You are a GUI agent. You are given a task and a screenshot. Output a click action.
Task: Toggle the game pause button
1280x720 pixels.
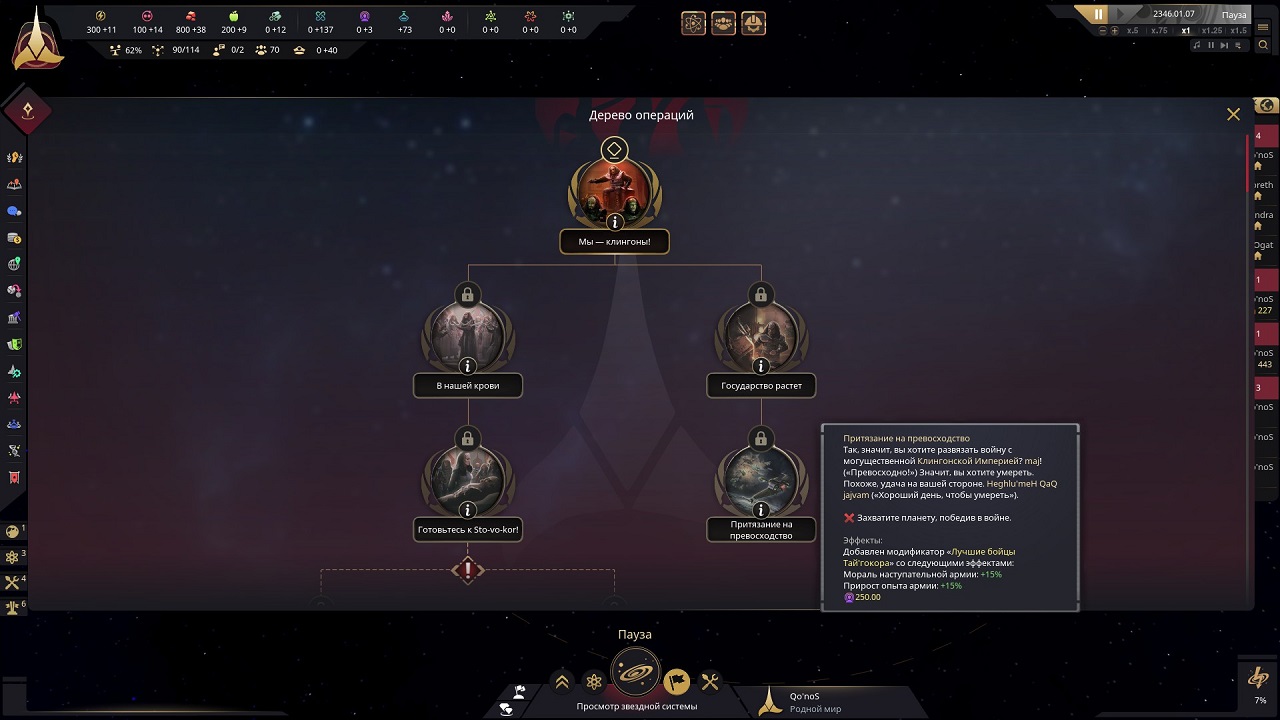pos(1099,14)
